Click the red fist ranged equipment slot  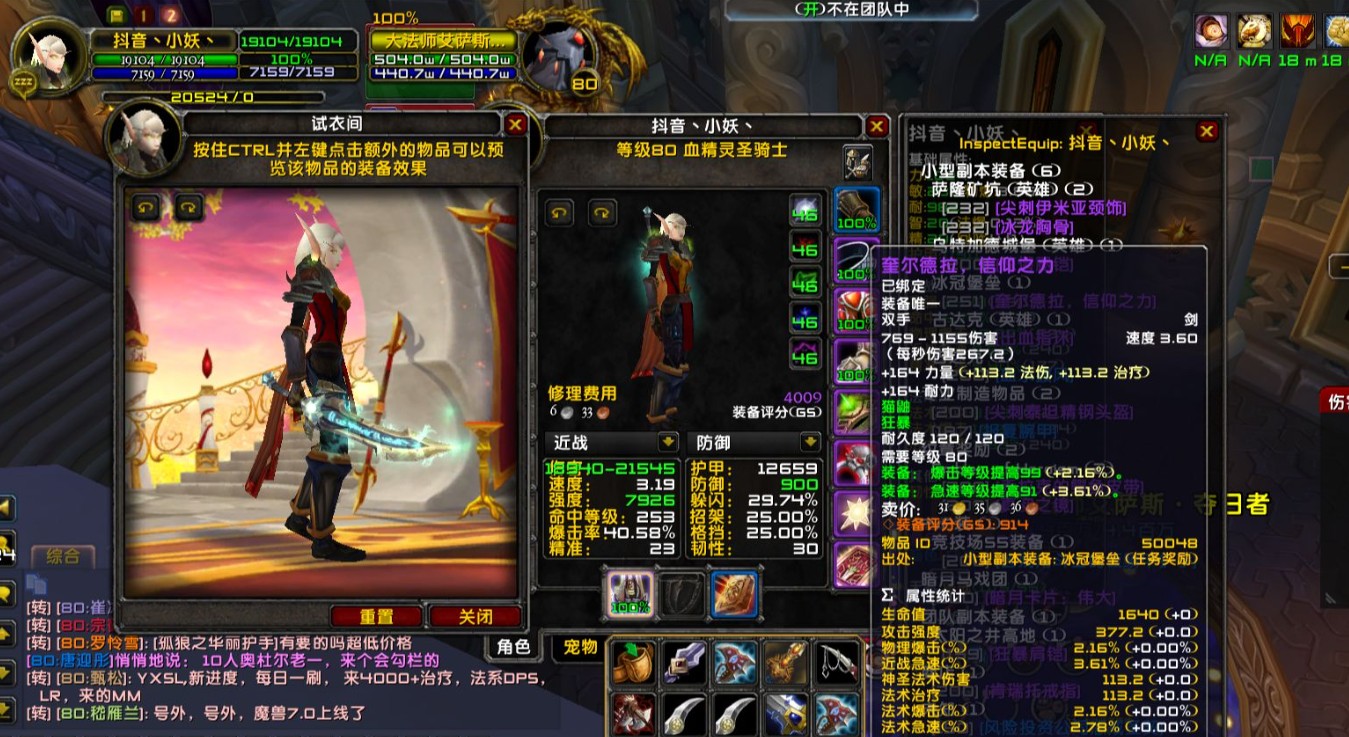tap(734, 592)
